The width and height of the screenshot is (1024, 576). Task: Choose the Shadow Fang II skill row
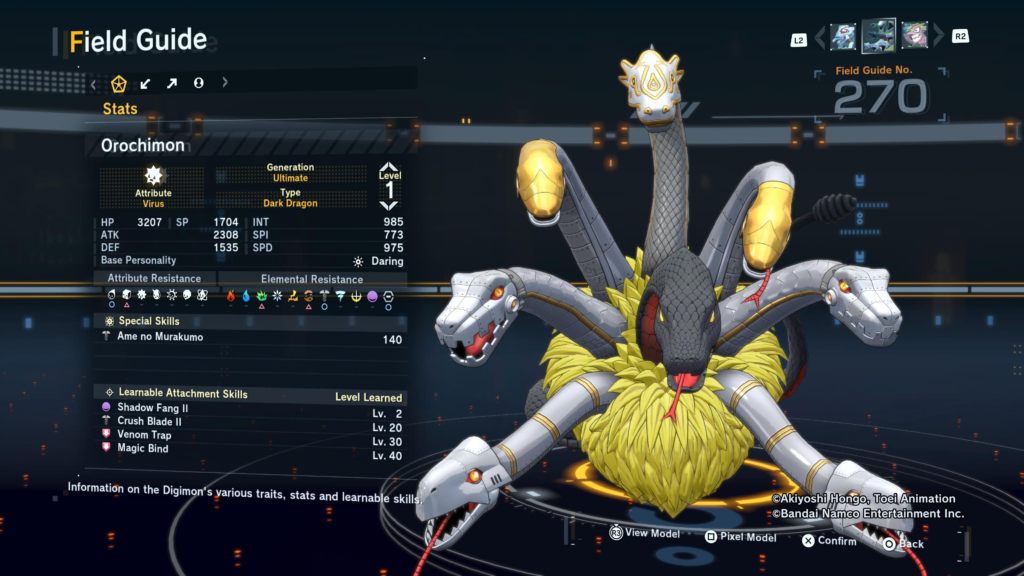[x=250, y=408]
